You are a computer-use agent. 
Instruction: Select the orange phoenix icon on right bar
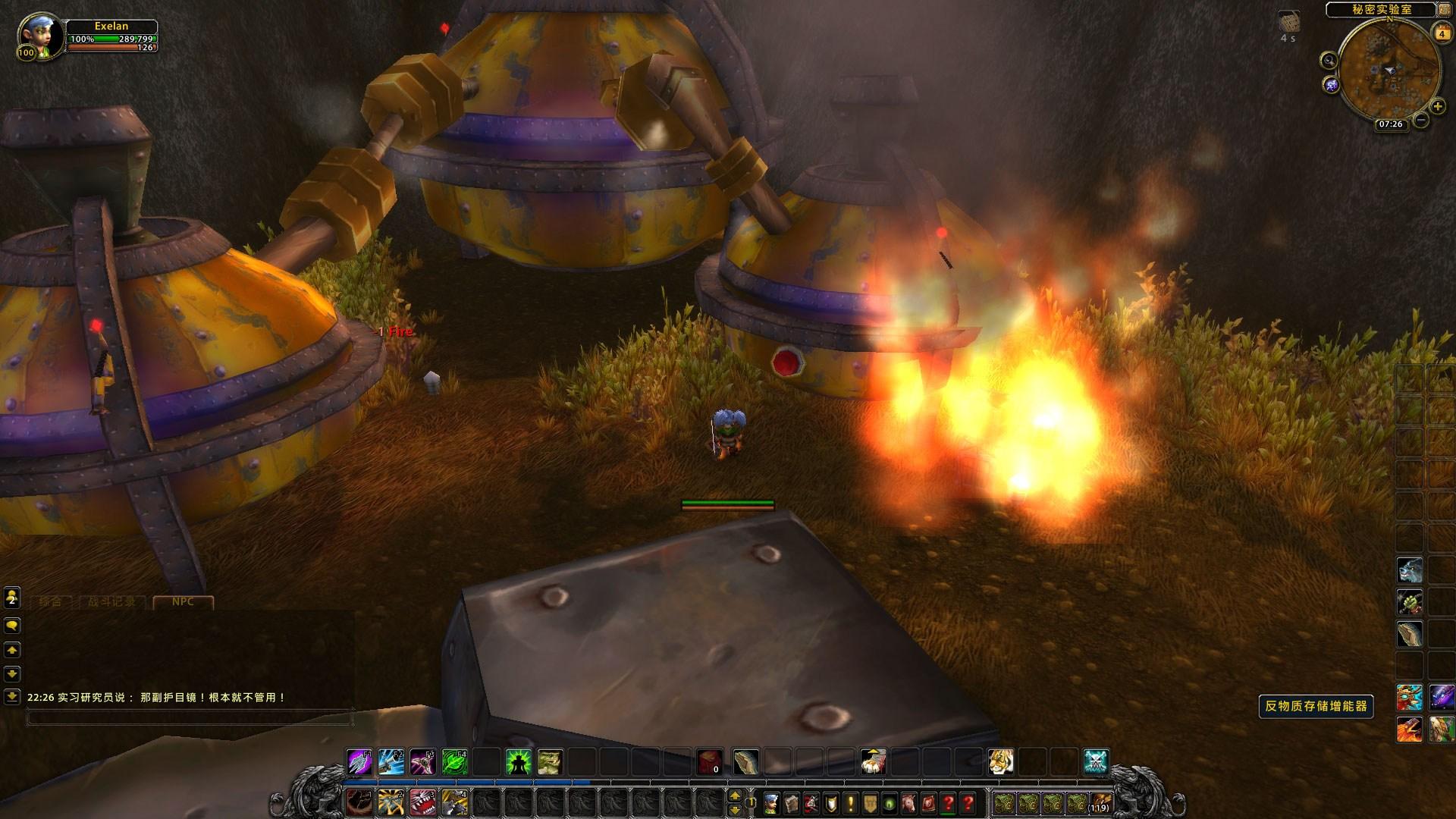click(x=1409, y=730)
